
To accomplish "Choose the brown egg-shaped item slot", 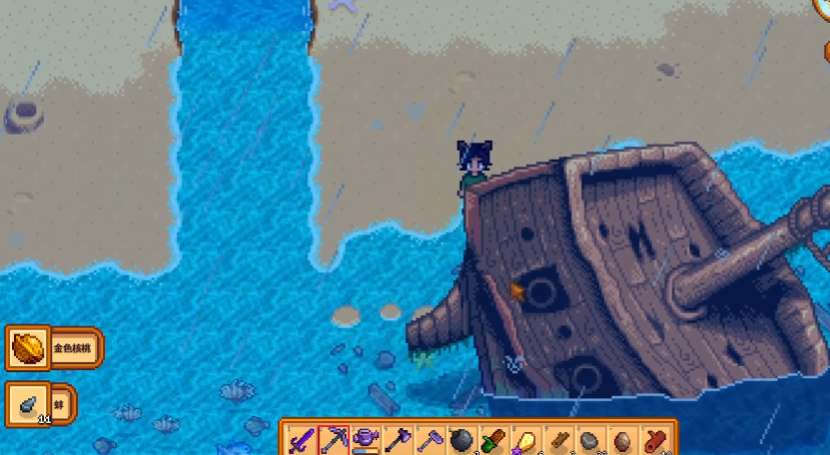I will click(x=623, y=440).
